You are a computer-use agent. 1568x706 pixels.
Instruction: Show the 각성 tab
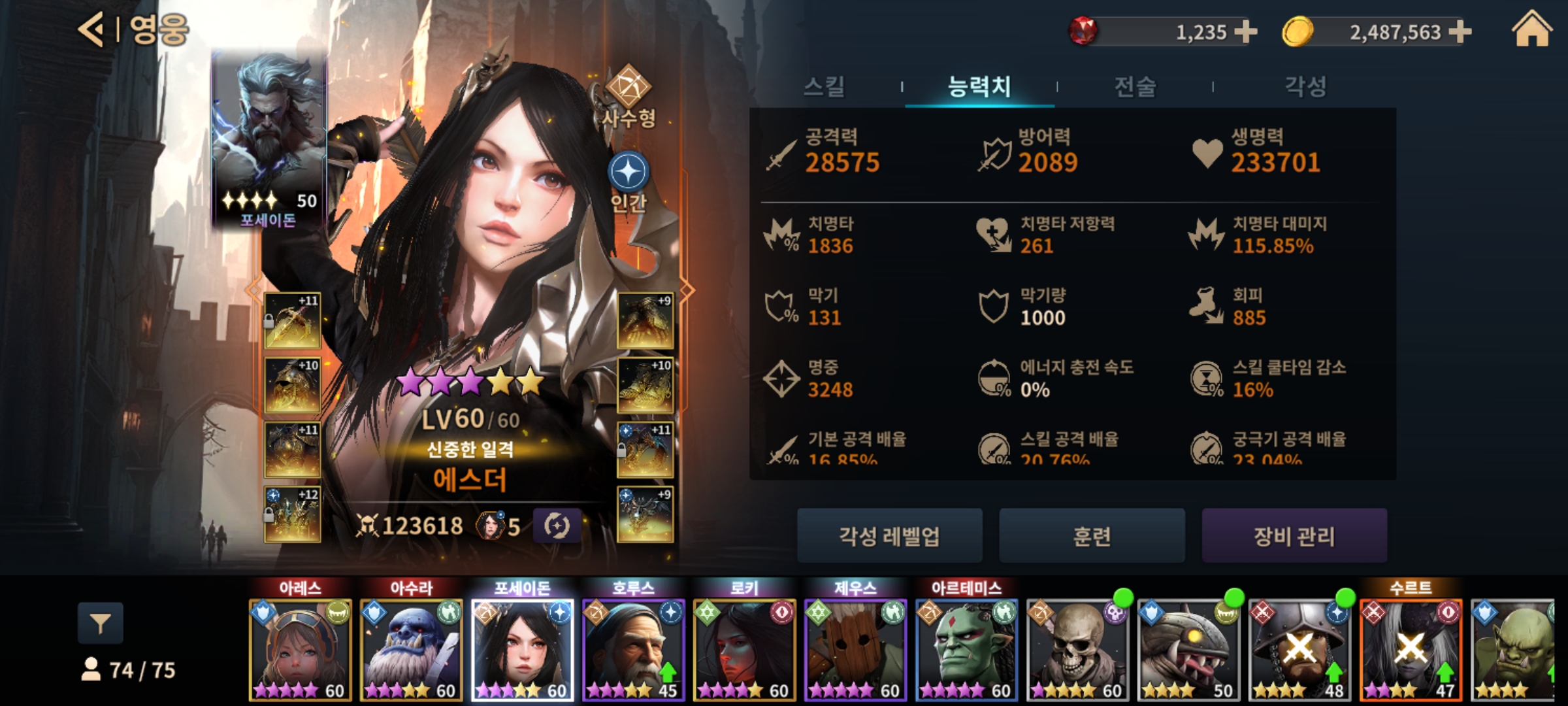(1305, 86)
